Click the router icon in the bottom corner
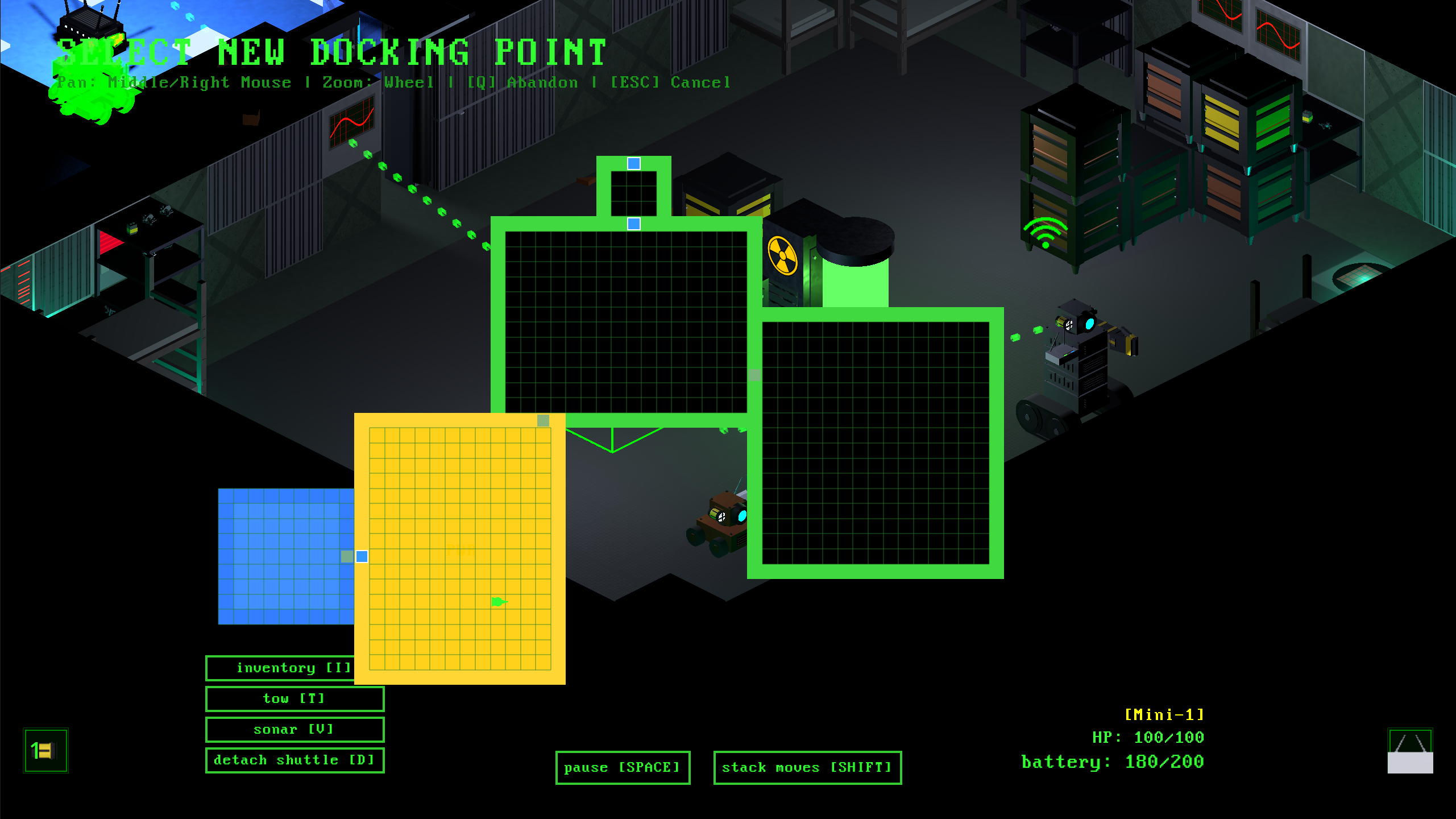Viewport: 1456px width, 819px height. (x=1409, y=750)
